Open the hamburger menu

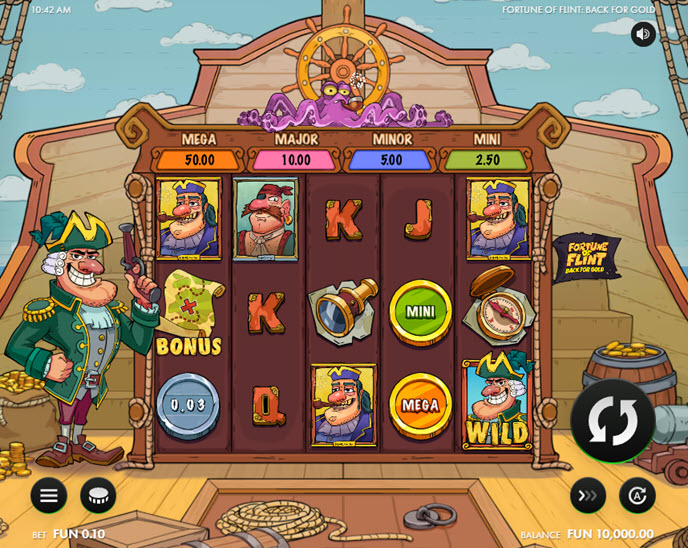point(48,495)
